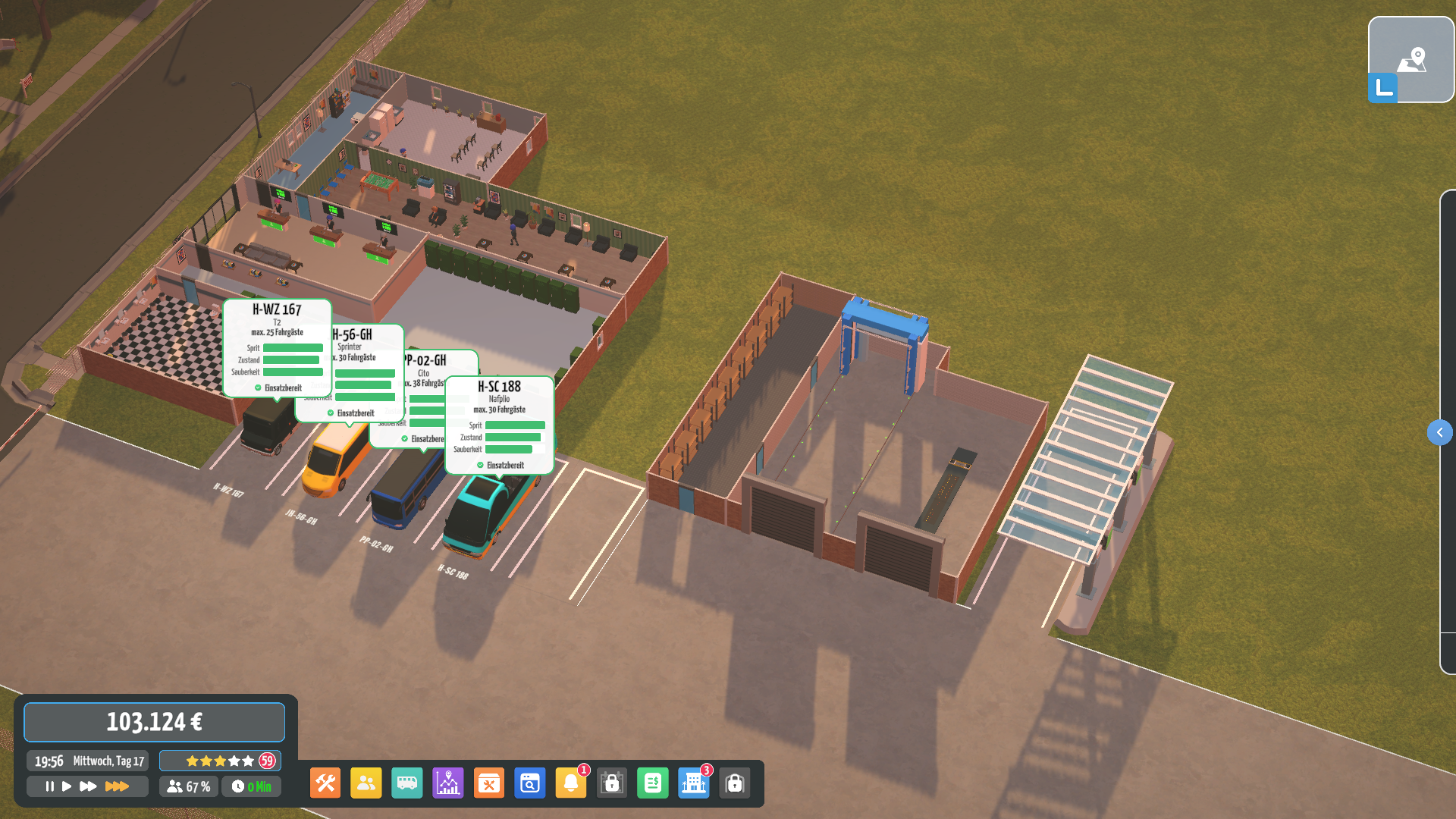Screen dimensions: 1456x819
Task: Open the map marker button at top right
Action: (x=1411, y=59)
